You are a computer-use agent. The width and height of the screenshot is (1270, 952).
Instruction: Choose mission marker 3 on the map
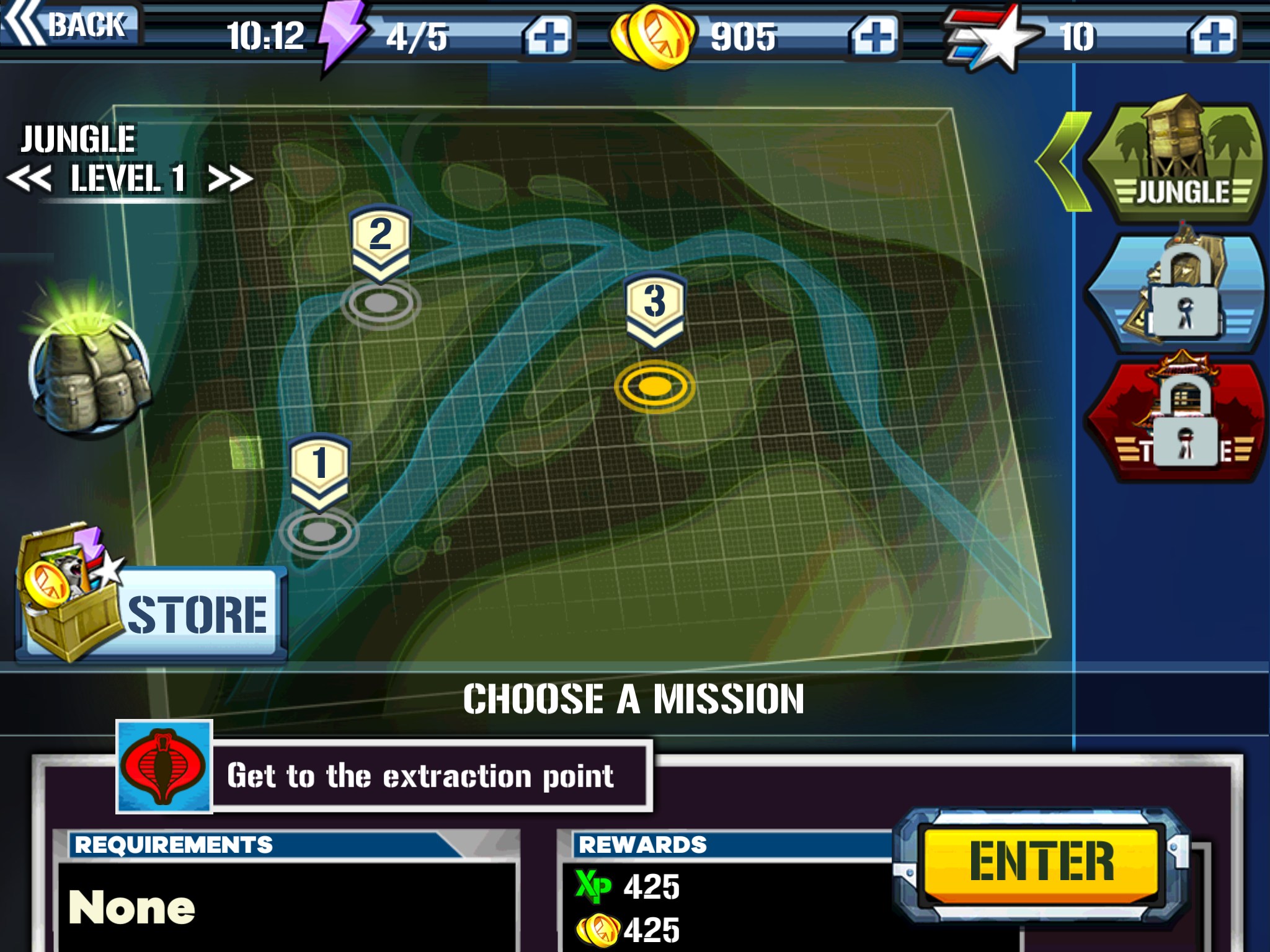655,309
